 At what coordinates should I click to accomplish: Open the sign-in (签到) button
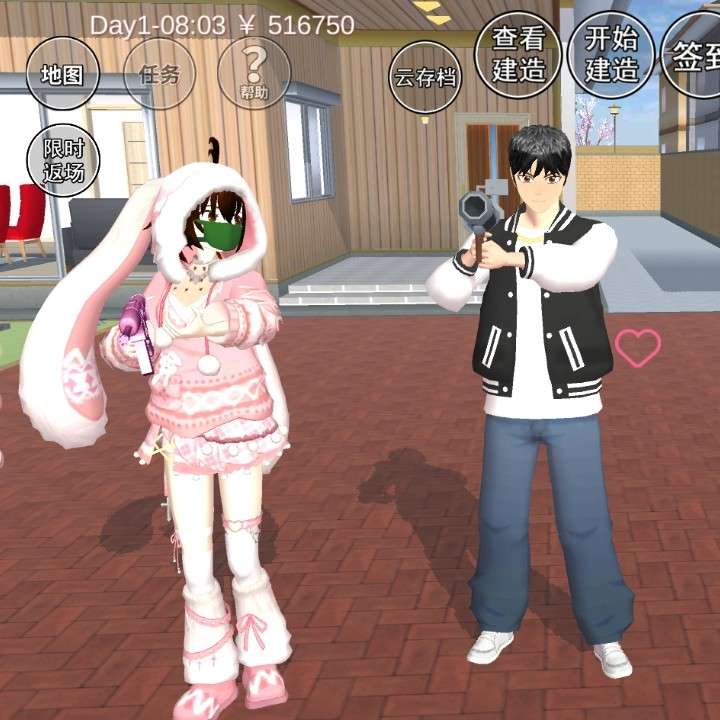(x=695, y=56)
